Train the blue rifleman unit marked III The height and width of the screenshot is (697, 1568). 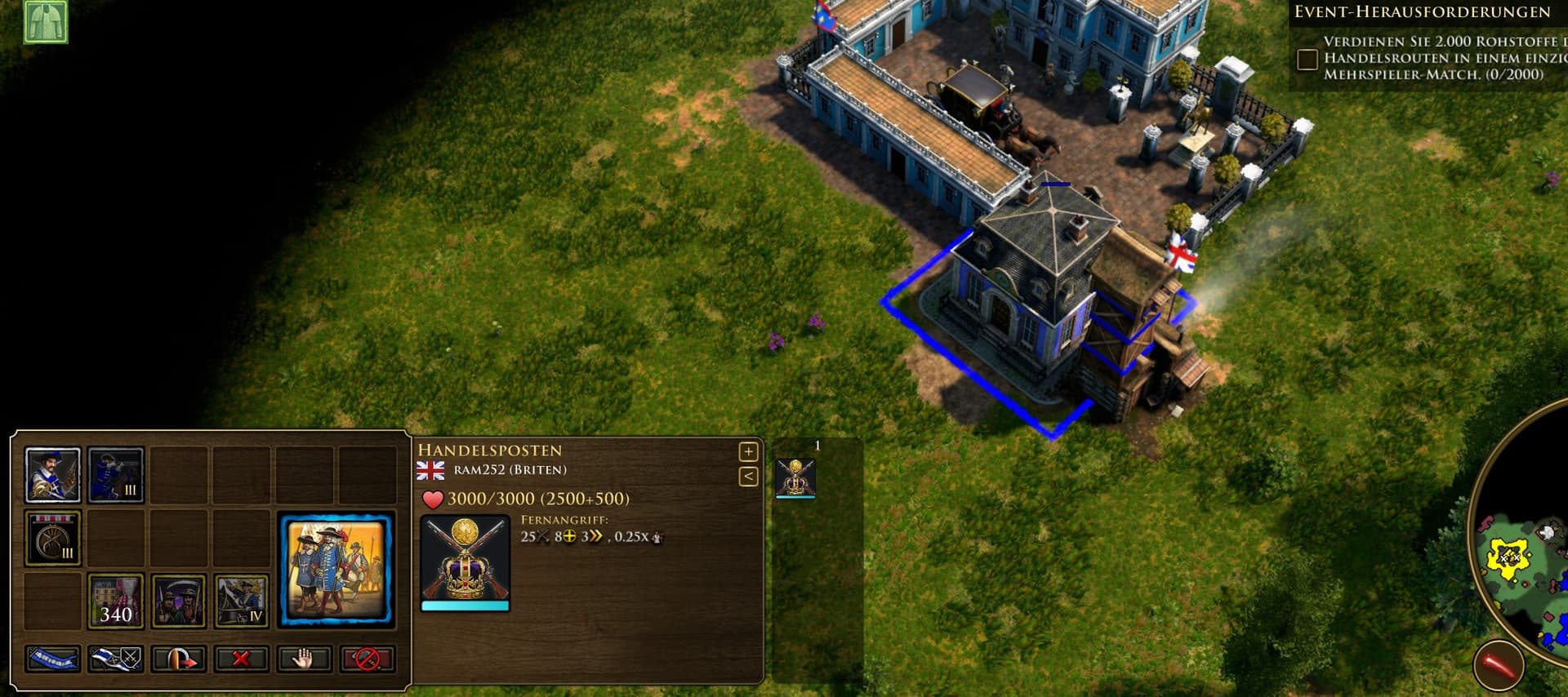click(x=116, y=474)
